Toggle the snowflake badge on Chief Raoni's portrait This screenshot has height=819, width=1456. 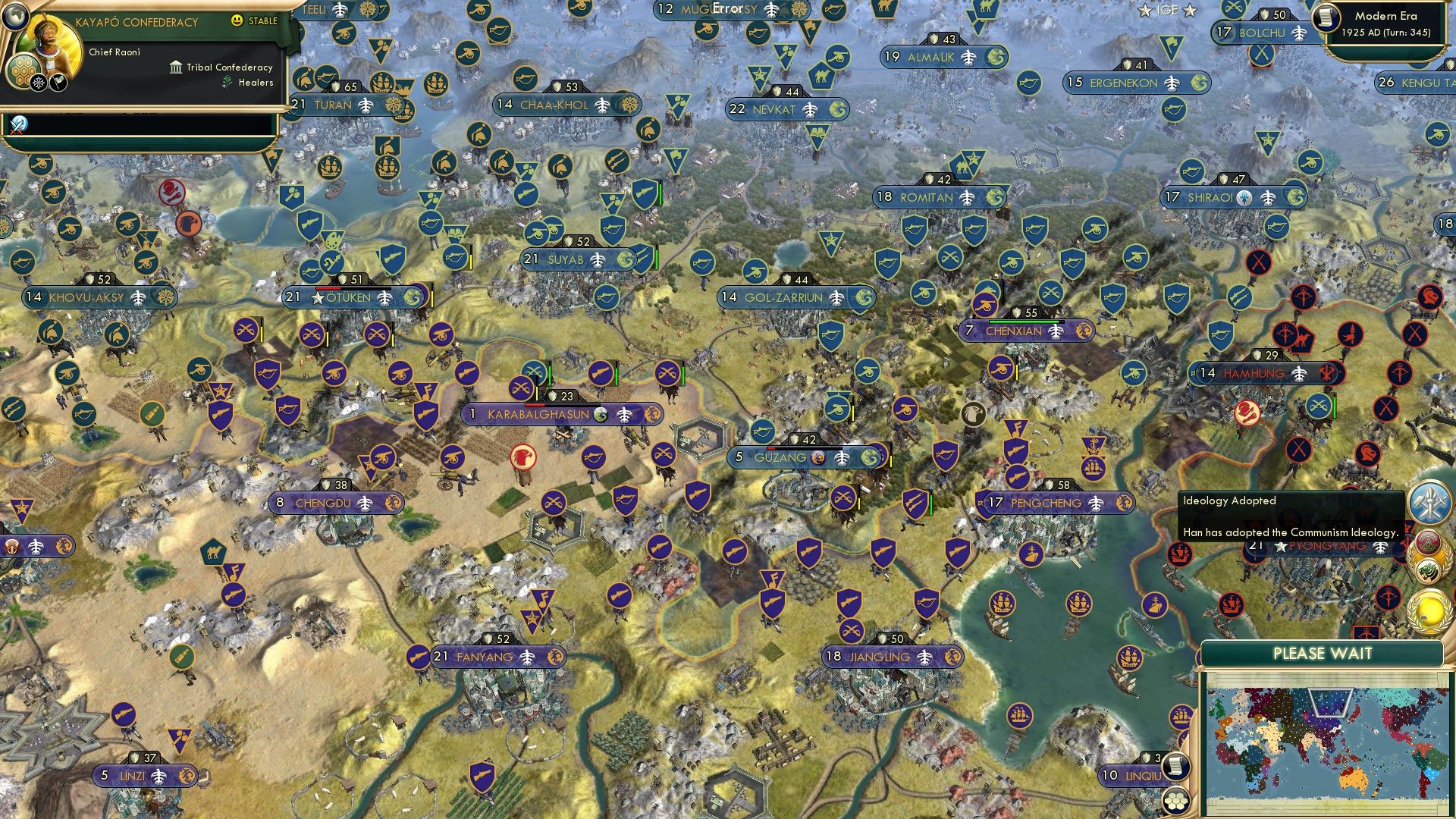[x=38, y=82]
